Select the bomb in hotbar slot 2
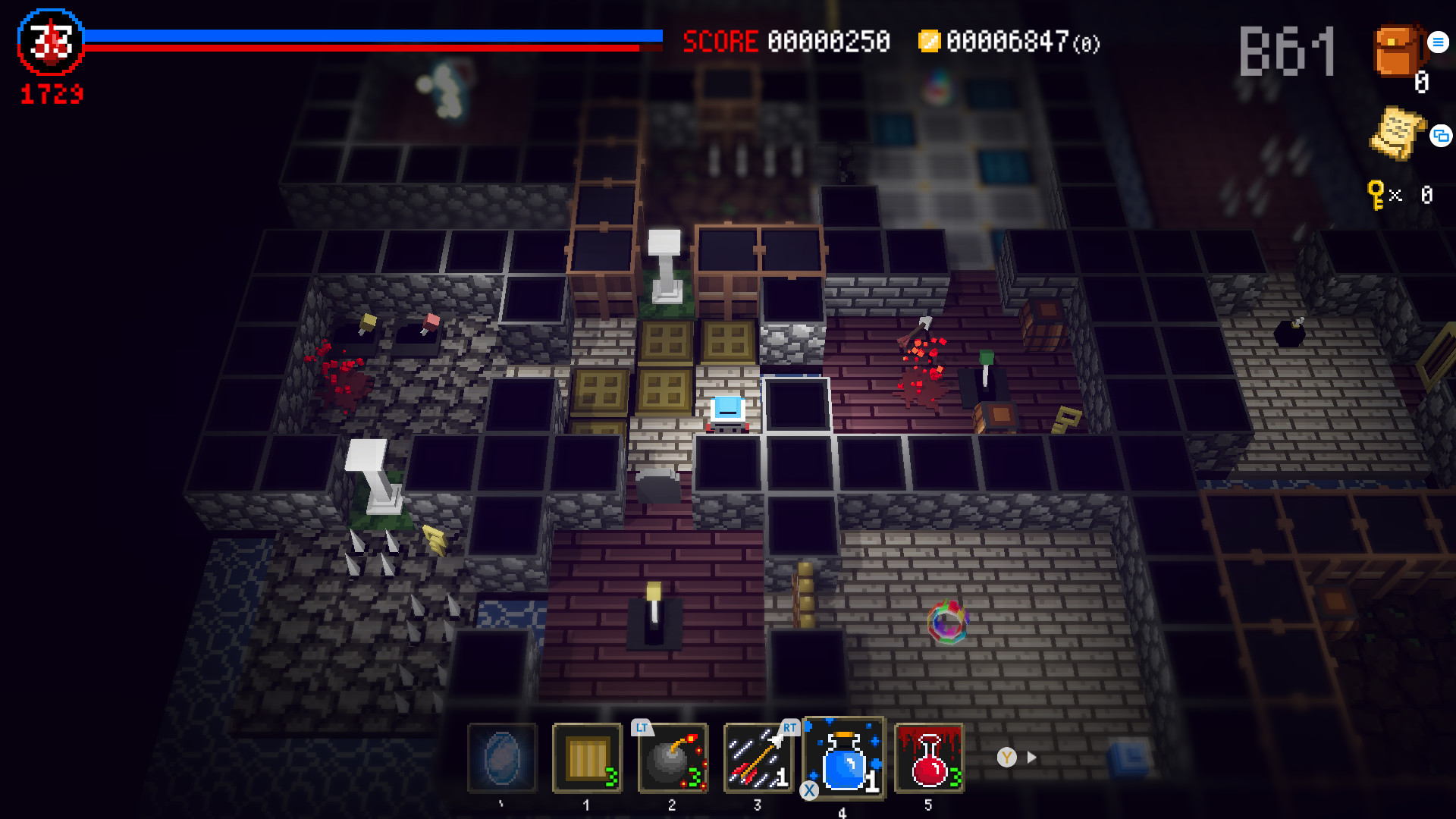The width and height of the screenshot is (1456, 819). pos(673,758)
